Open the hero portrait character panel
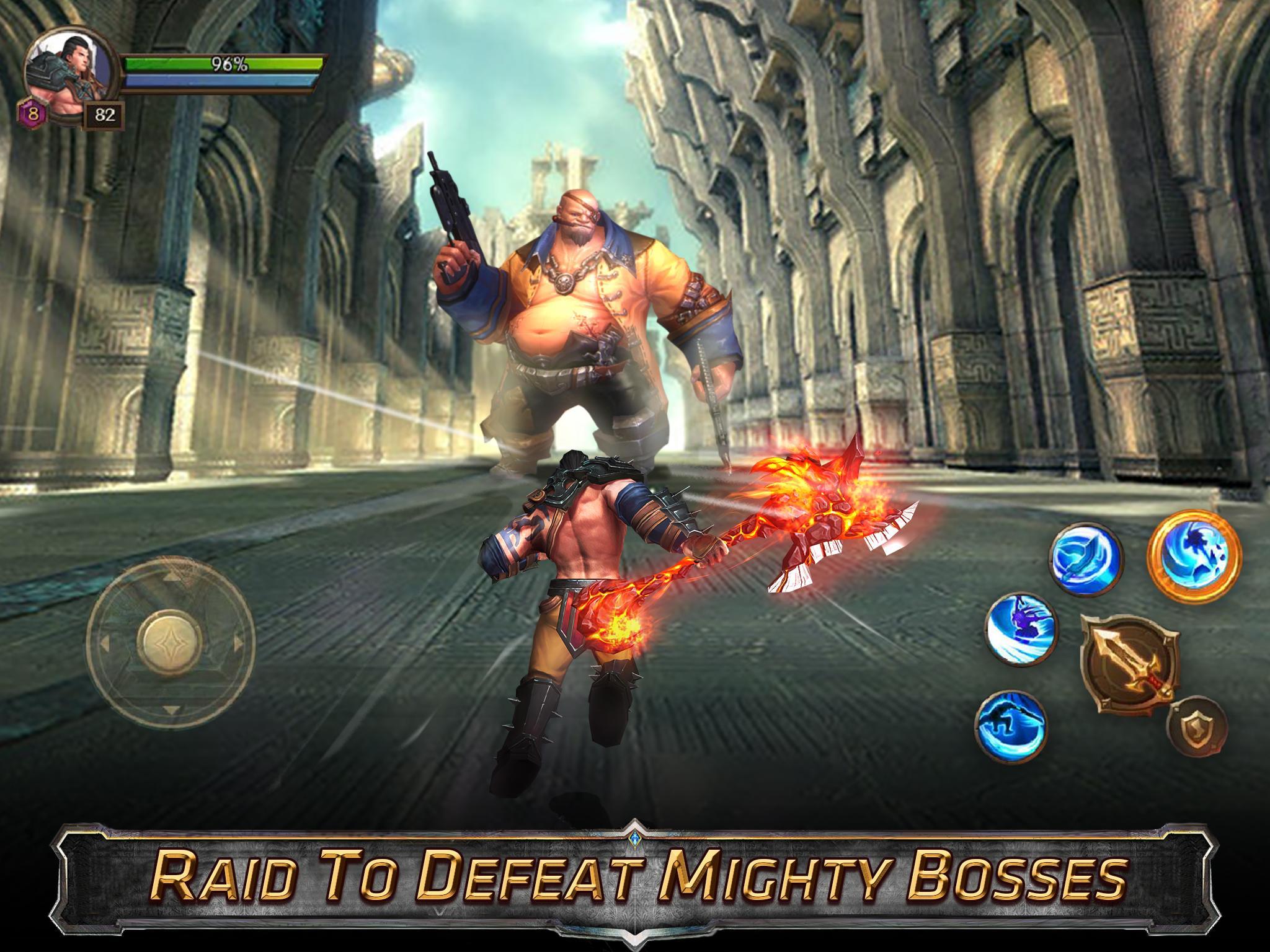The width and height of the screenshot is (1270, 952). coord(71,77)
